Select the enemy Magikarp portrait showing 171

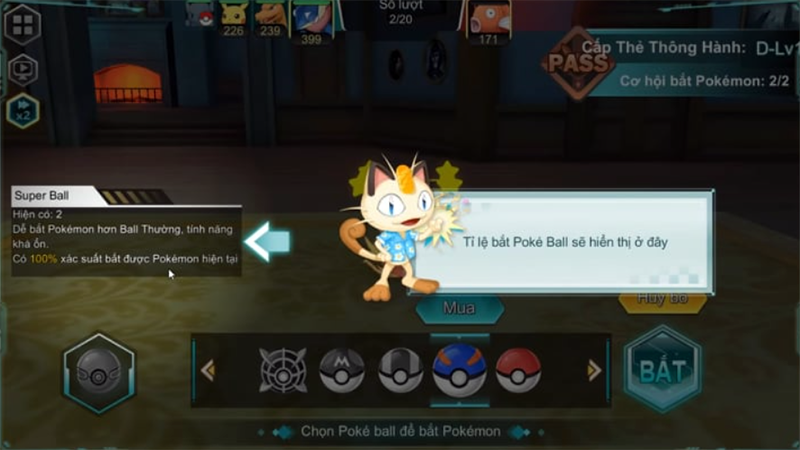click(488, 18)
